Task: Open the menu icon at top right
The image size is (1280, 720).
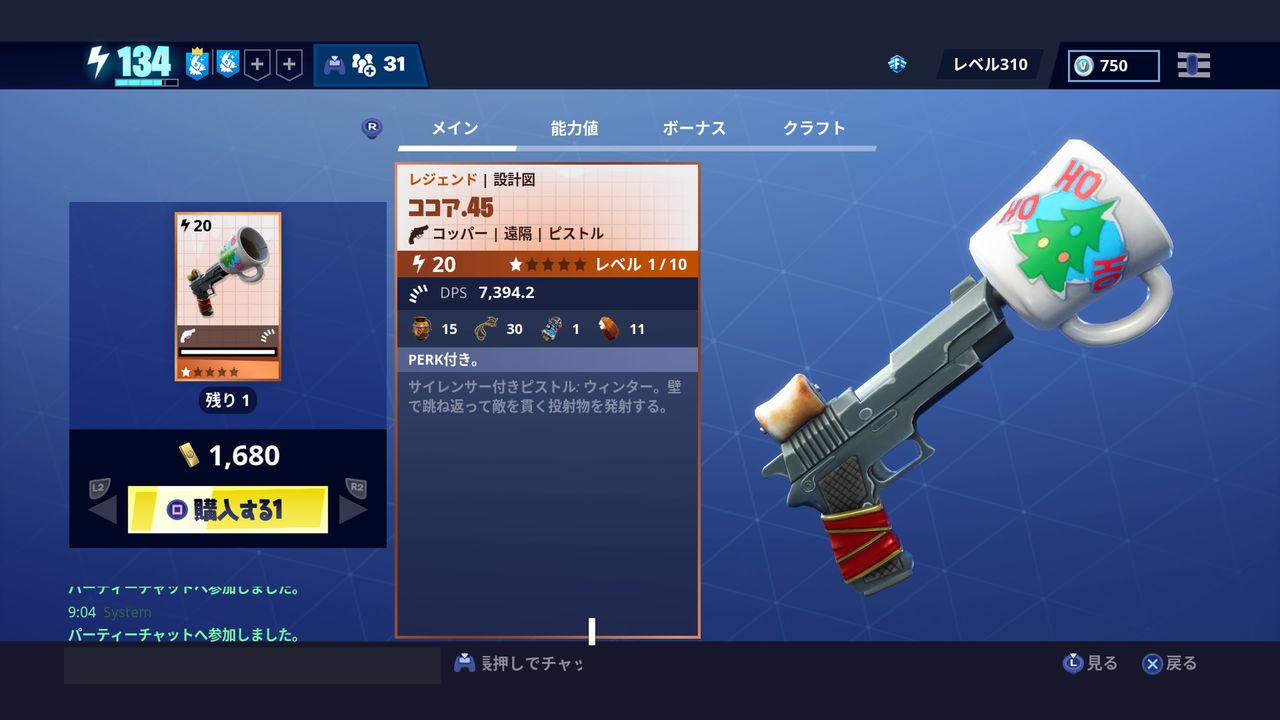Action: click(x=1196, y=65)
